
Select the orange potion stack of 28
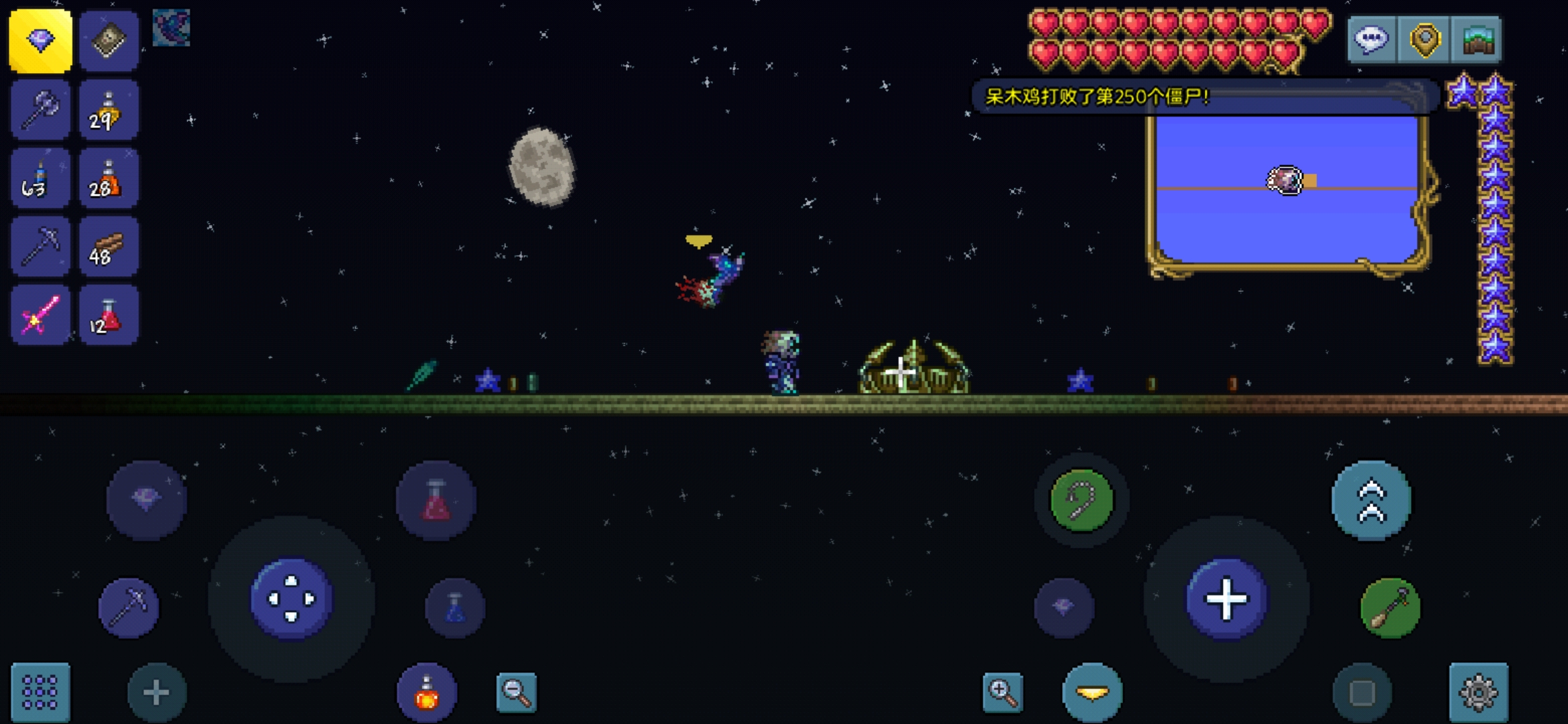click(109, 178)
